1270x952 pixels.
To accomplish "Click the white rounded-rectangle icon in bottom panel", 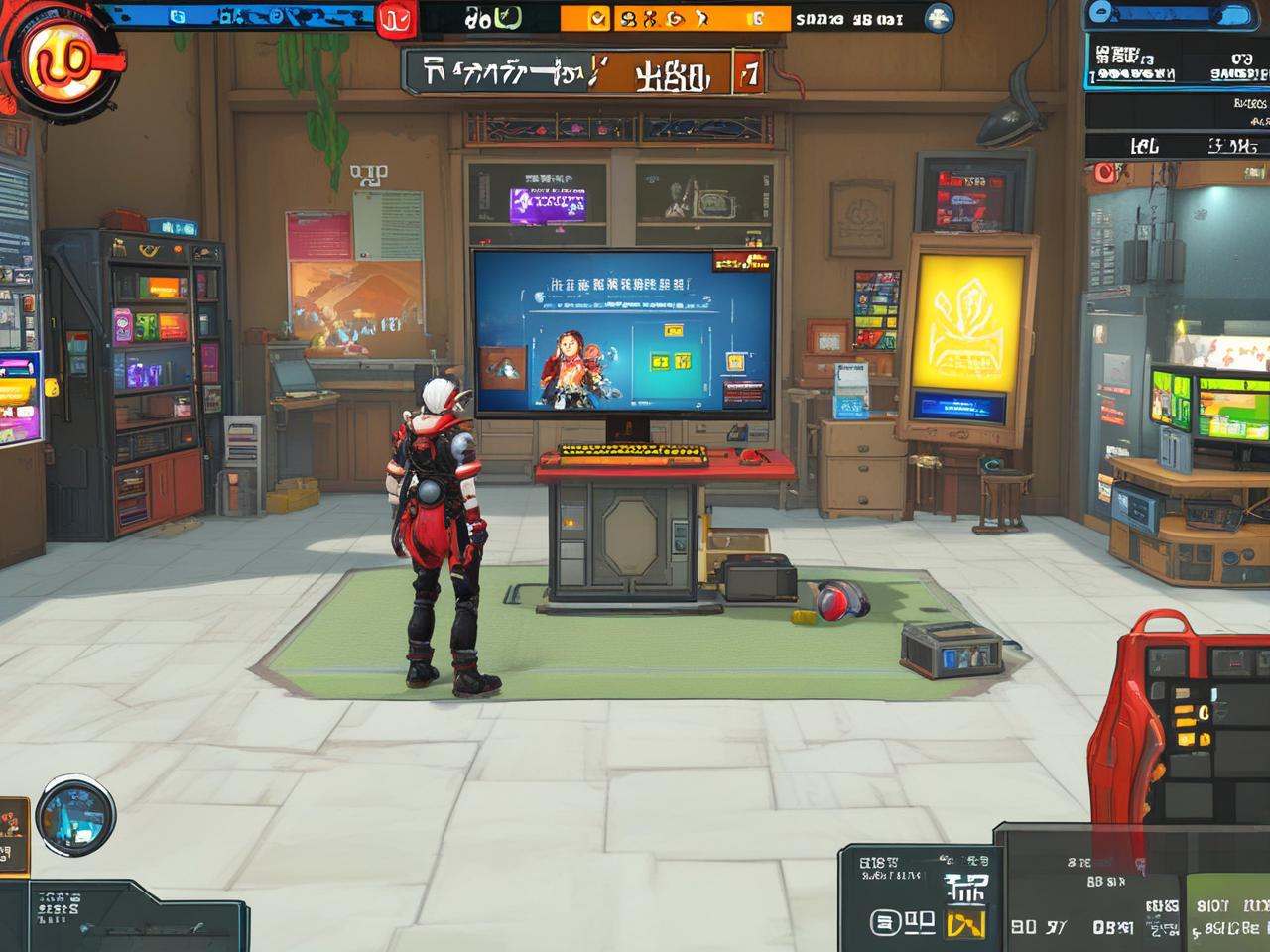I will (x=886, y=923).
